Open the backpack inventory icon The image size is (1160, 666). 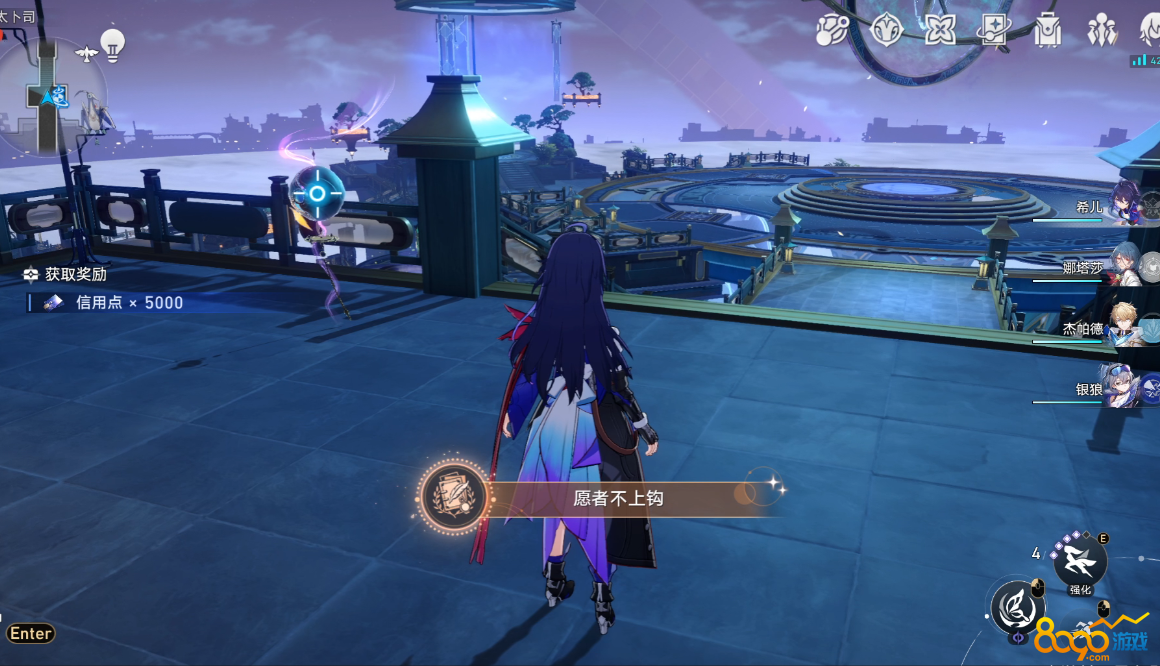(1048, 30)
